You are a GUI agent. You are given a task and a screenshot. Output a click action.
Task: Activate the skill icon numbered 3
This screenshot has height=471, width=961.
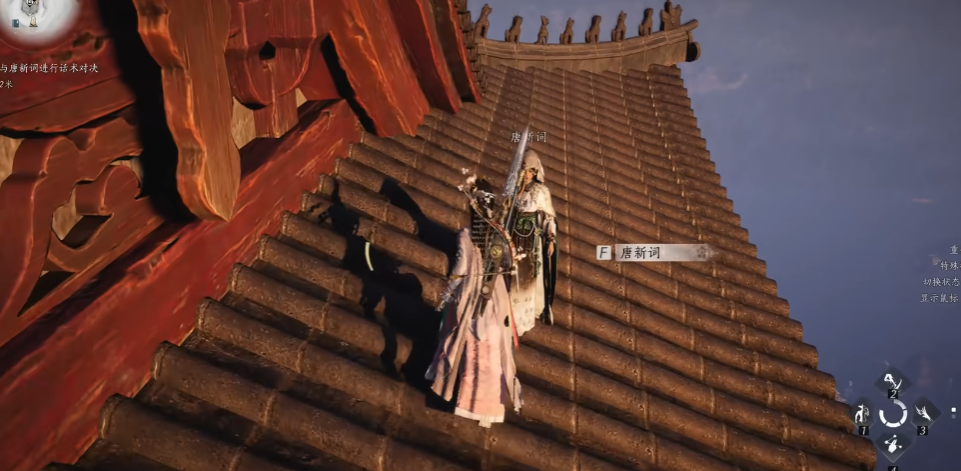[x=923, y=413]
